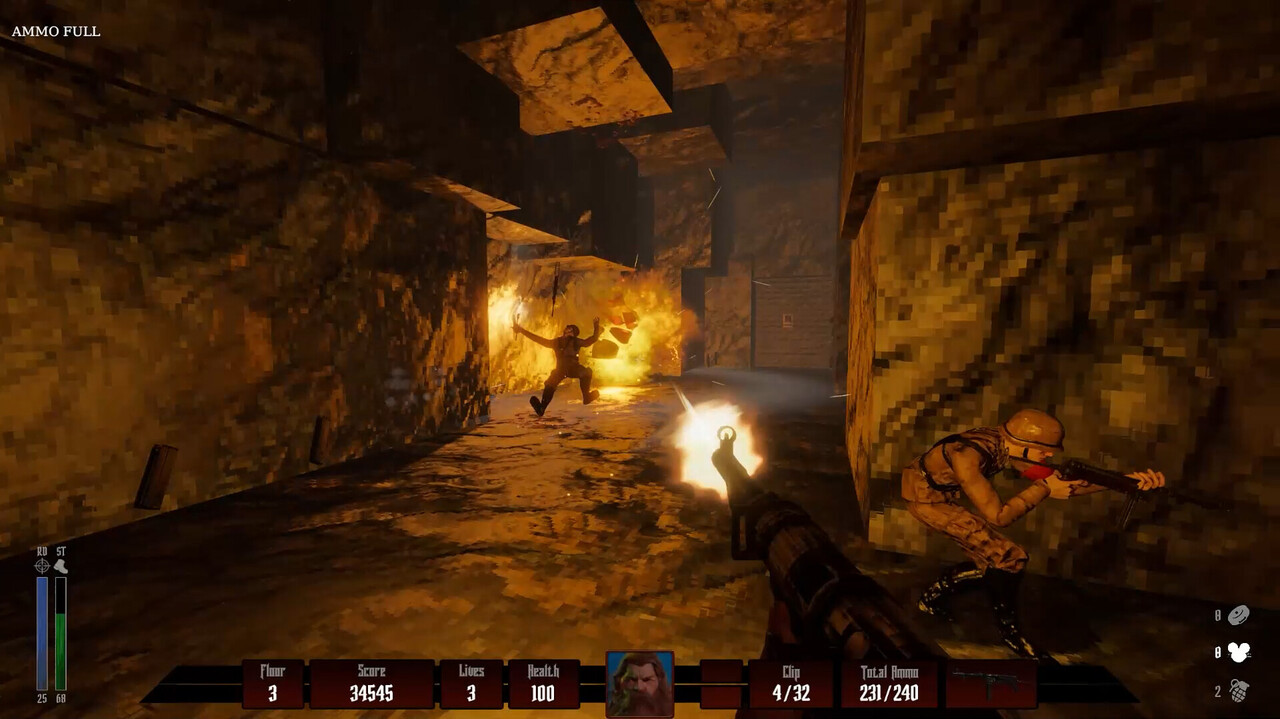Select the round disc mine icon

(1239, 615)
